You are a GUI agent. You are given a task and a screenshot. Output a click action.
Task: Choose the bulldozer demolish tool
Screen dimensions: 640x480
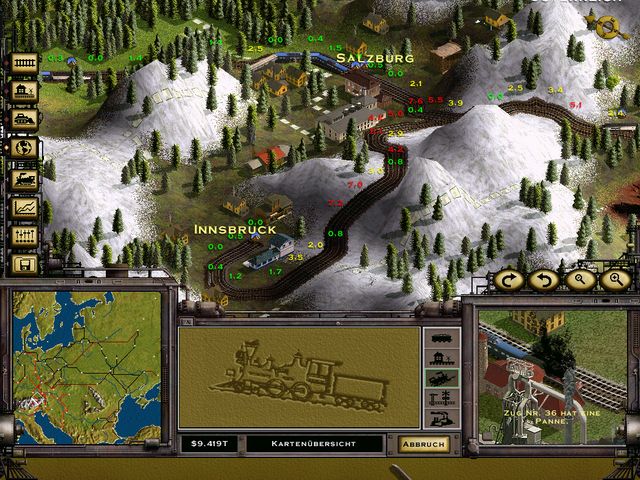tap(24, 119)
